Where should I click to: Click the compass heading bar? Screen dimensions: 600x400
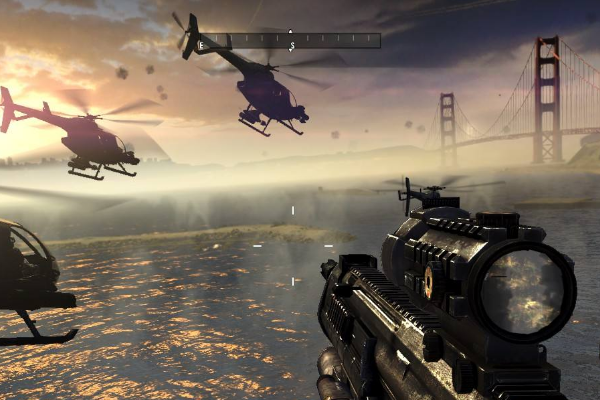point(290,41)
